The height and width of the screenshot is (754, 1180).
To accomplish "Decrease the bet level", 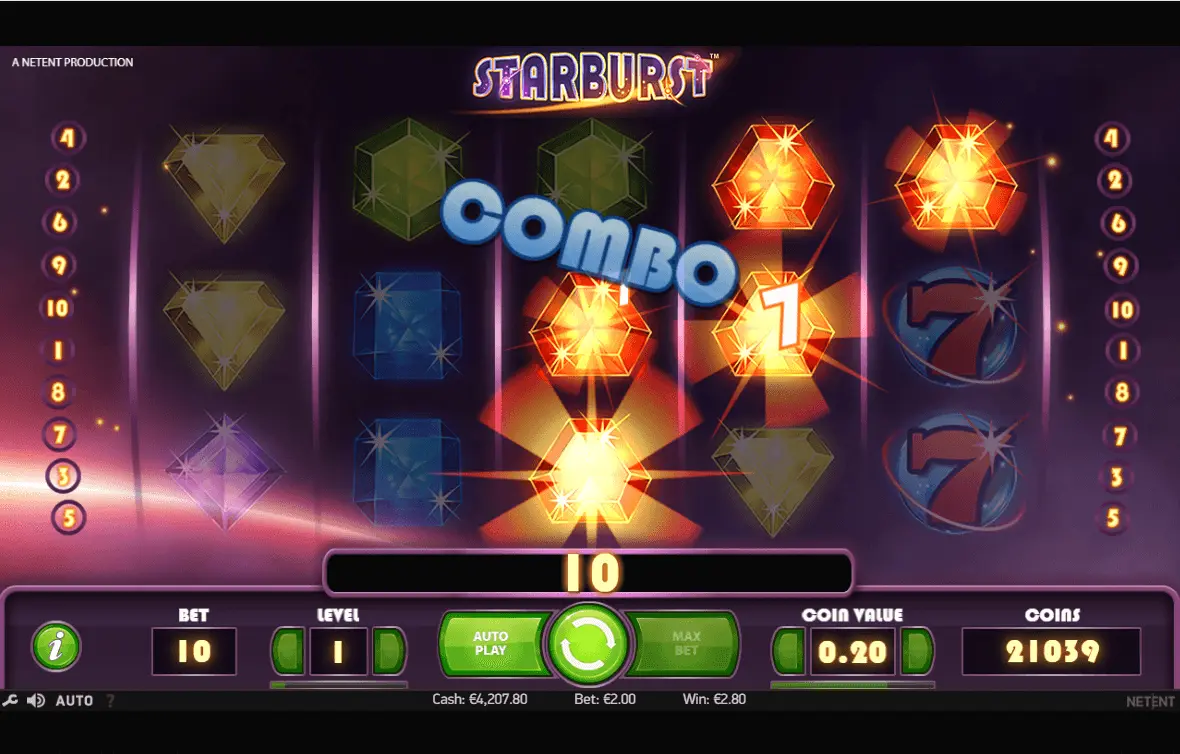I will tap(288, 652).
